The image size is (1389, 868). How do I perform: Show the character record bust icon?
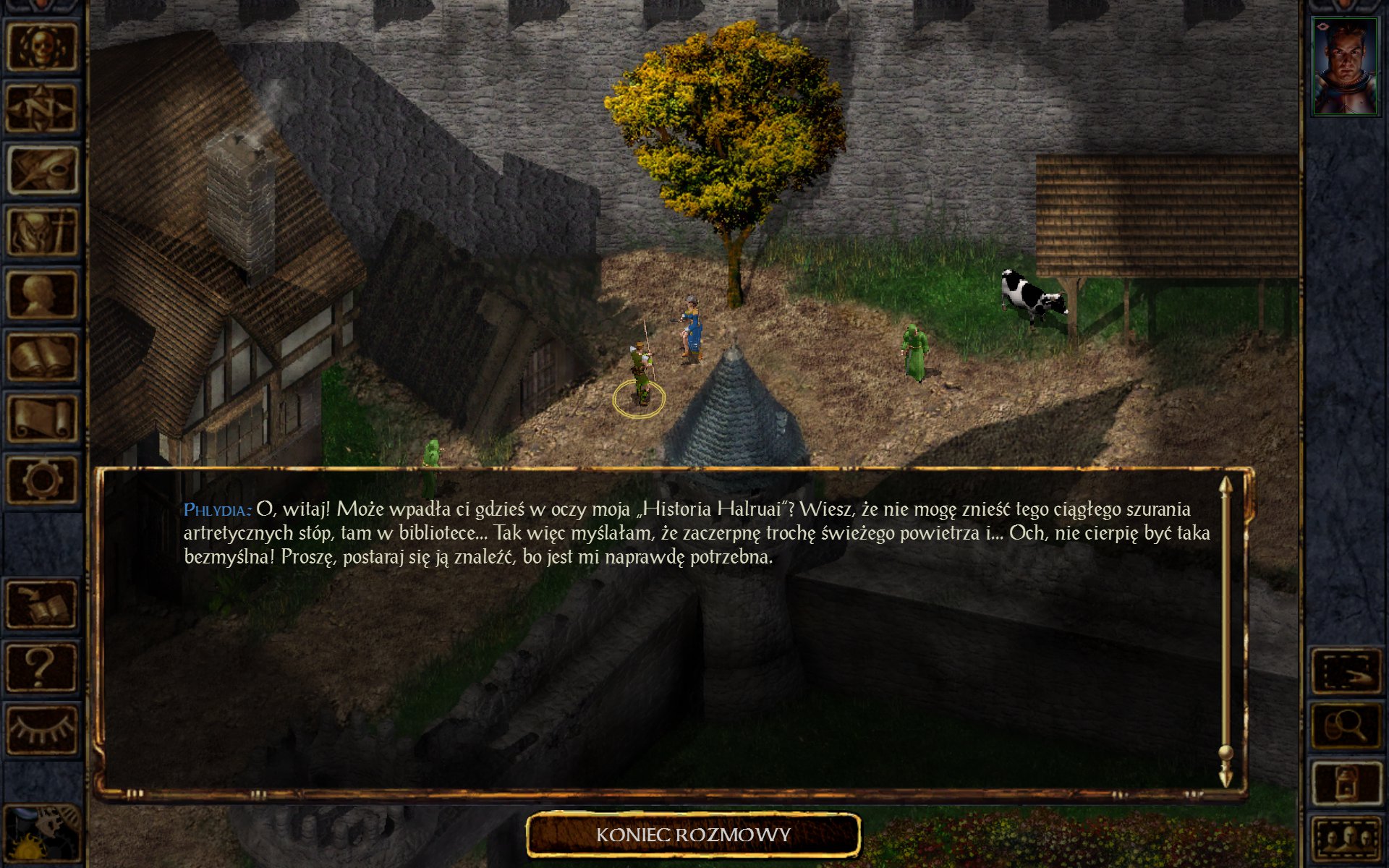pos(42,294)
